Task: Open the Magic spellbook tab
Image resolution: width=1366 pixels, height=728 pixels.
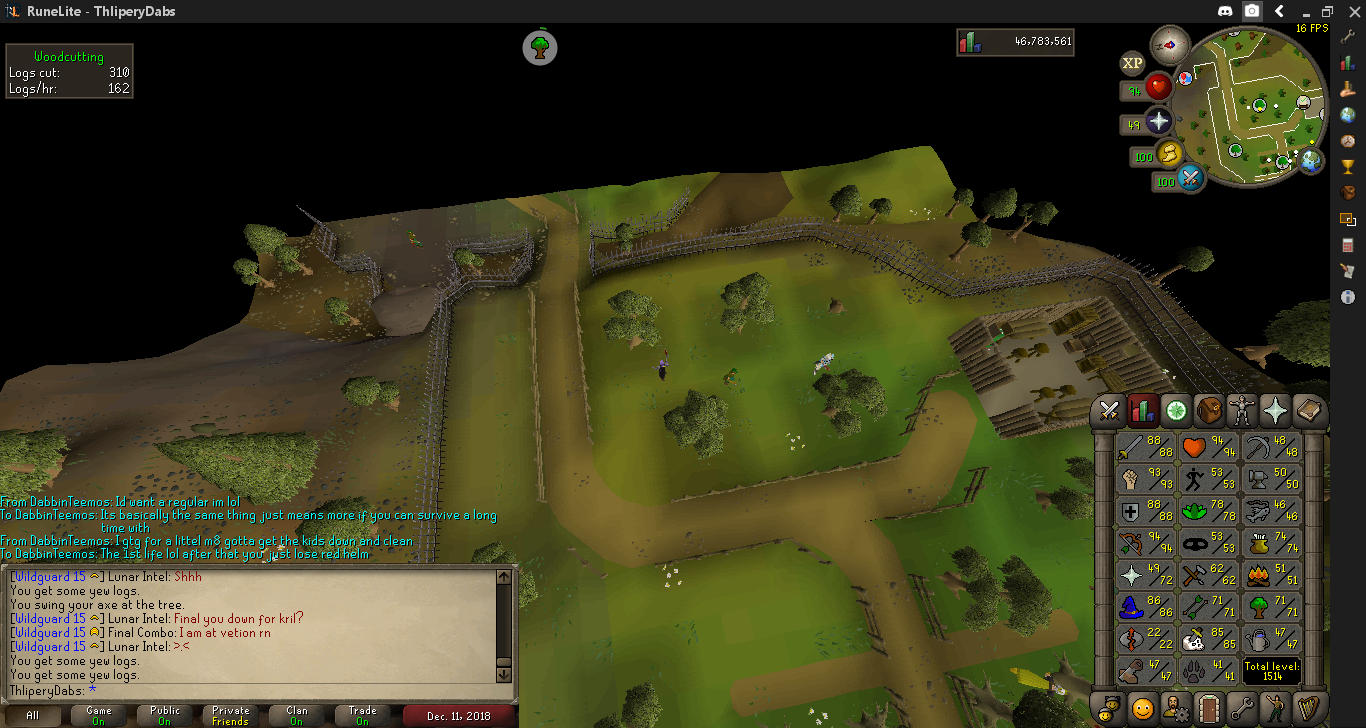Action: coord(1308,409)
